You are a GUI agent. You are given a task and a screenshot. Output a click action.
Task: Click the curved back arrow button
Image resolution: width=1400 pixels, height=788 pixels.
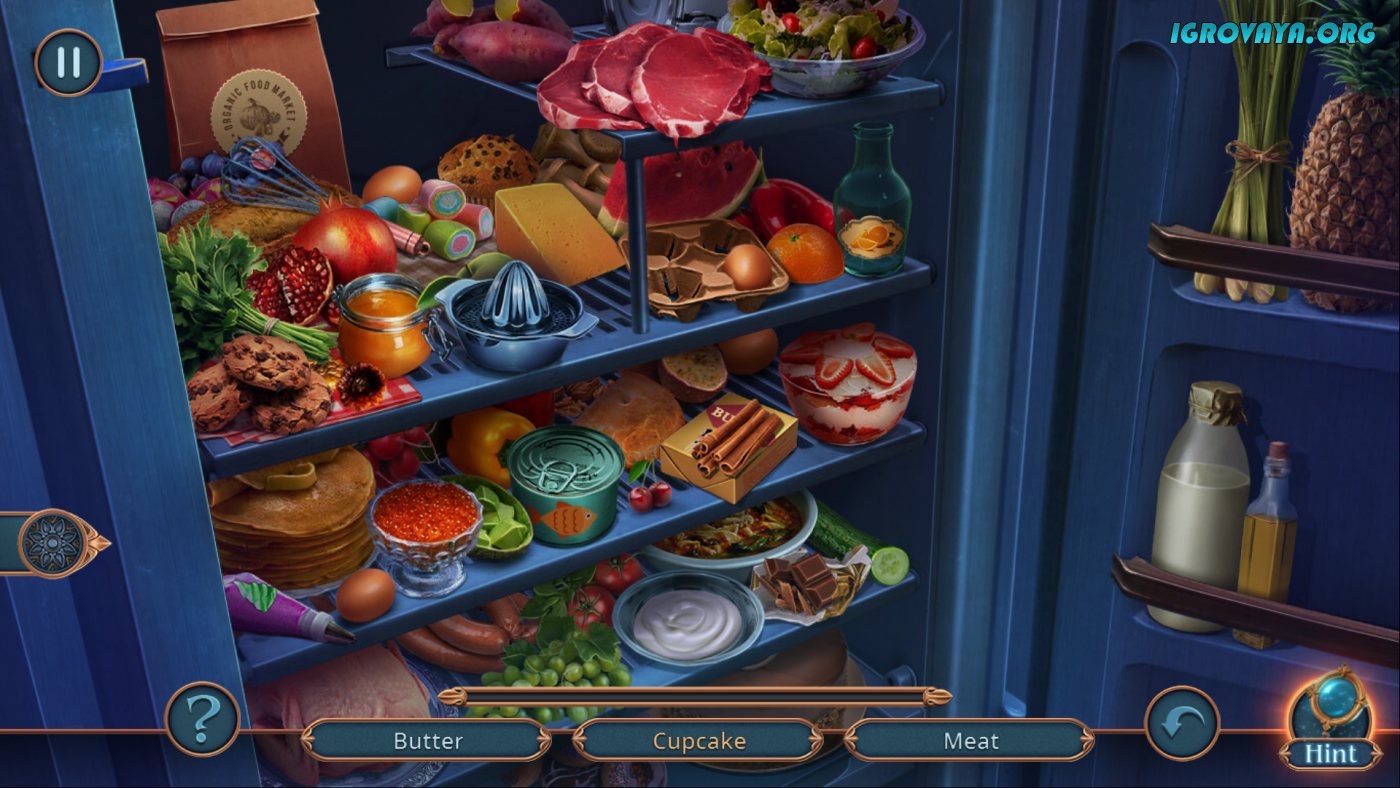(1182, 722)
